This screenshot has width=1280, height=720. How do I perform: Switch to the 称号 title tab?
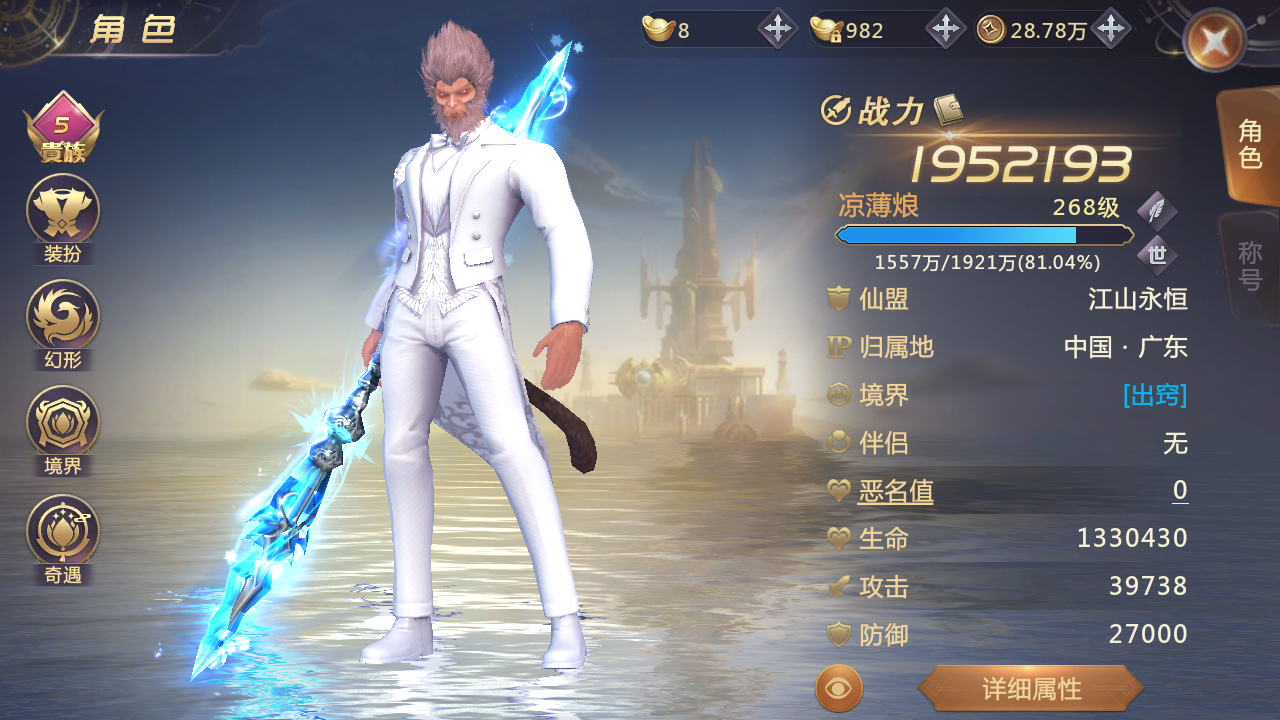1250,265
